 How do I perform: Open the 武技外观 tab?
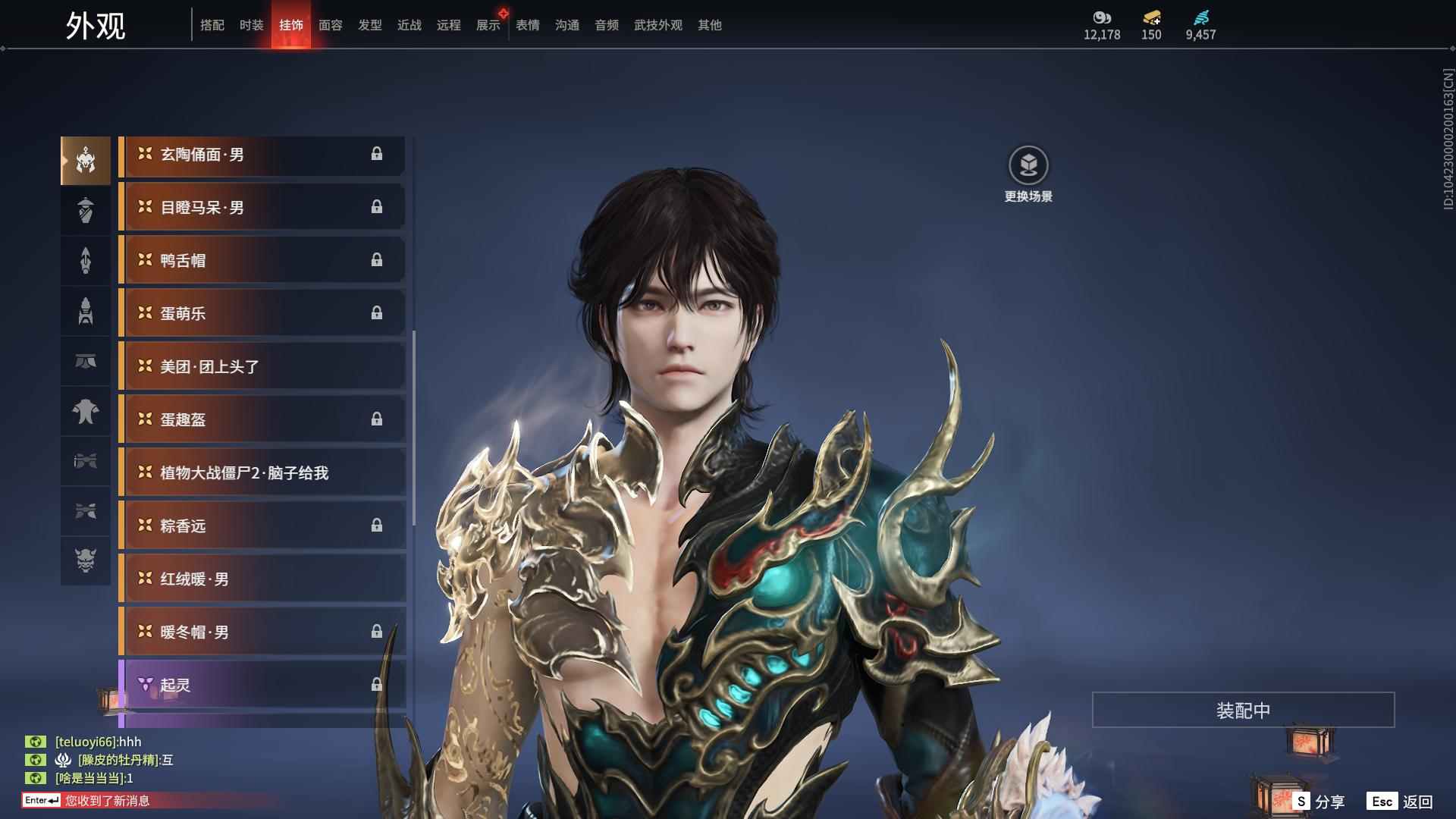658,25
